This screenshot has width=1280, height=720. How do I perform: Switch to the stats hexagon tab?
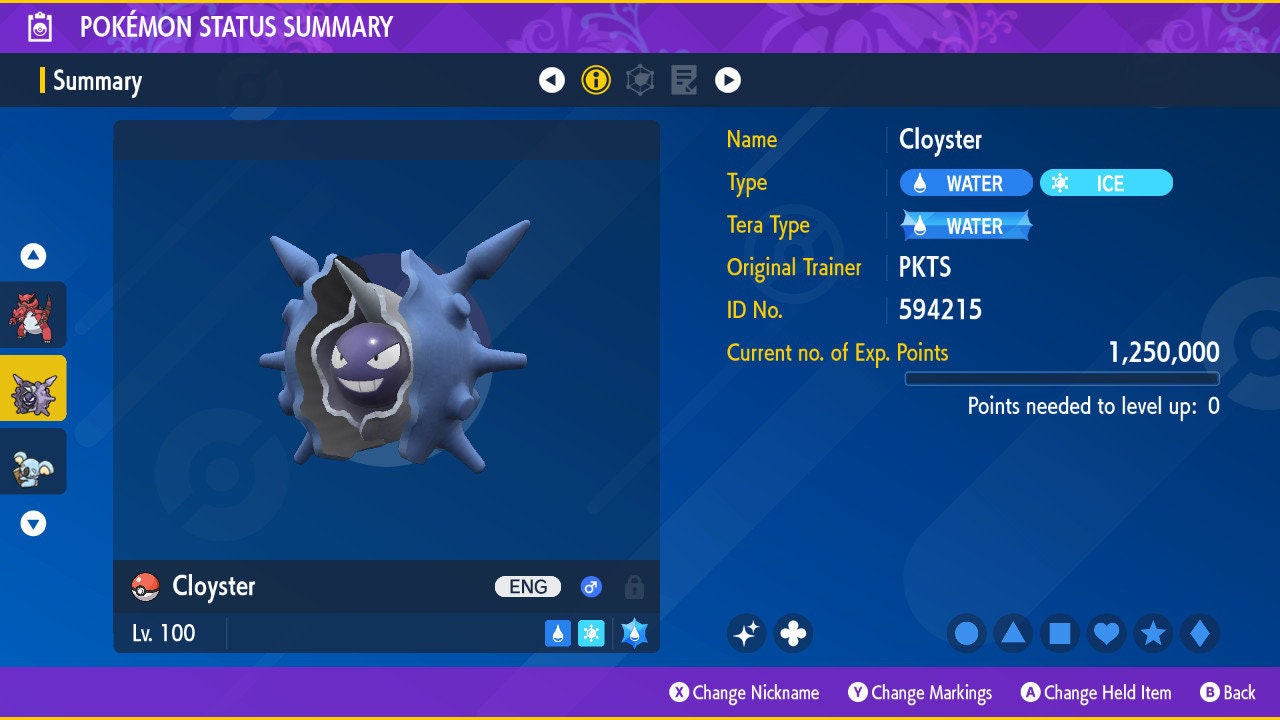(x=640, y=80)
